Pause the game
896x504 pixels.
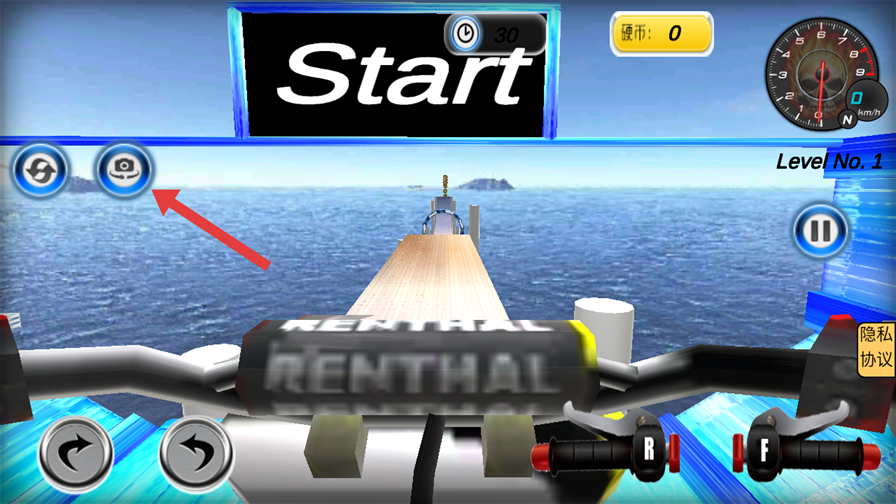(820, 232)
